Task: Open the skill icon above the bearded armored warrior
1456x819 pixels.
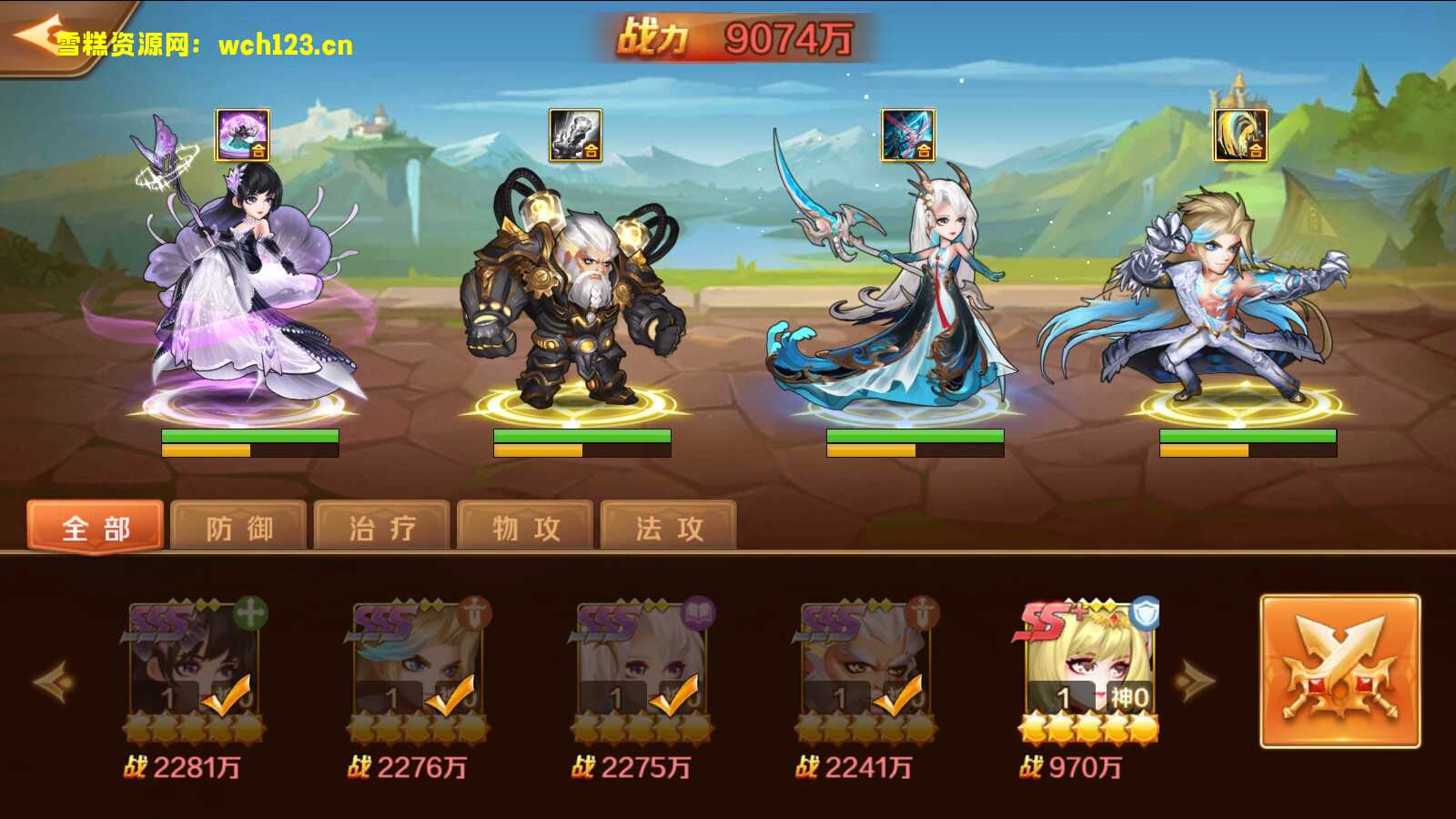Action: coord(573,134)
